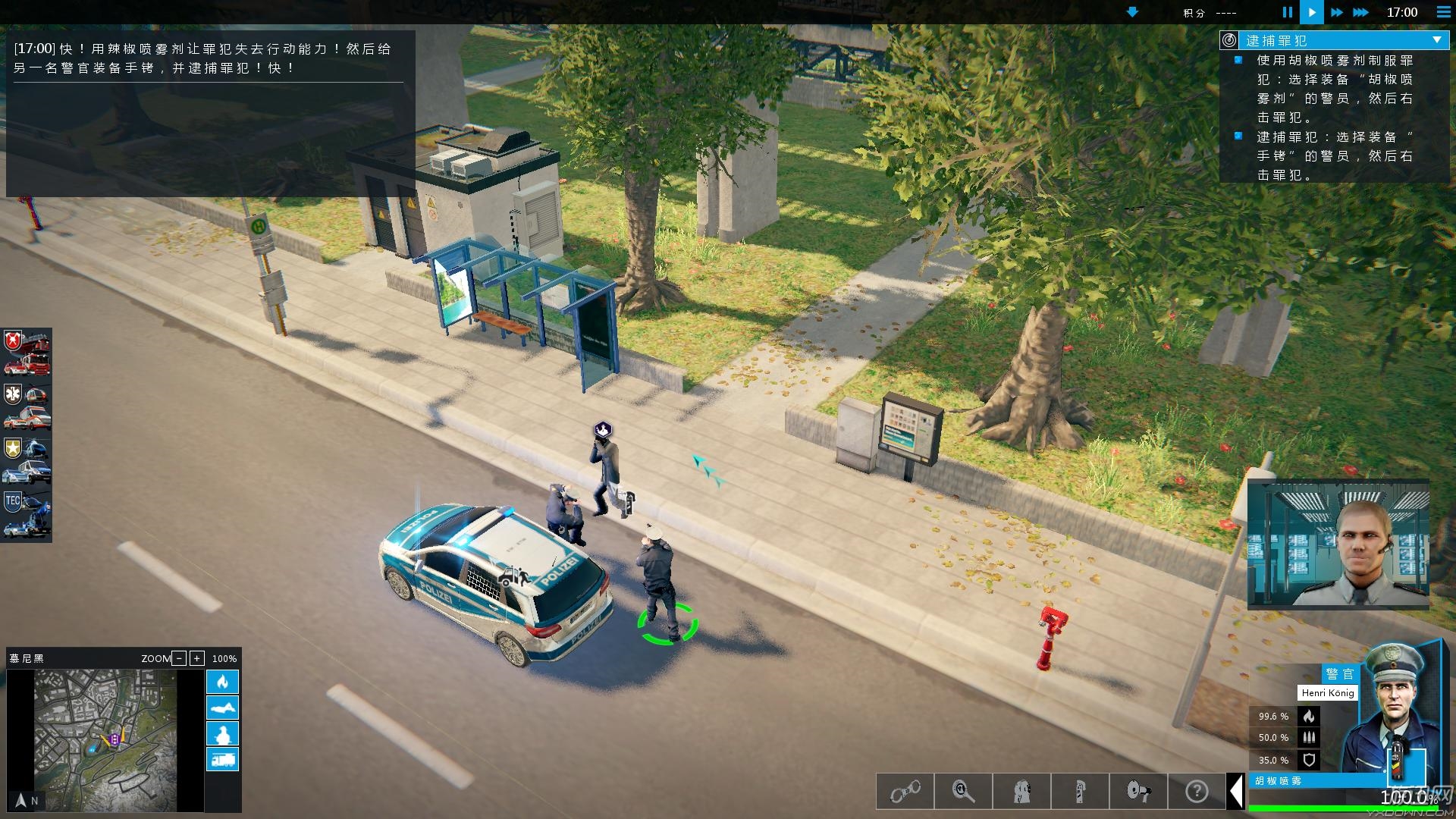This screenshot has width=1456, height=819.
Task: Switch to triple fast-forward speed
Action: tap(1360, 12)
